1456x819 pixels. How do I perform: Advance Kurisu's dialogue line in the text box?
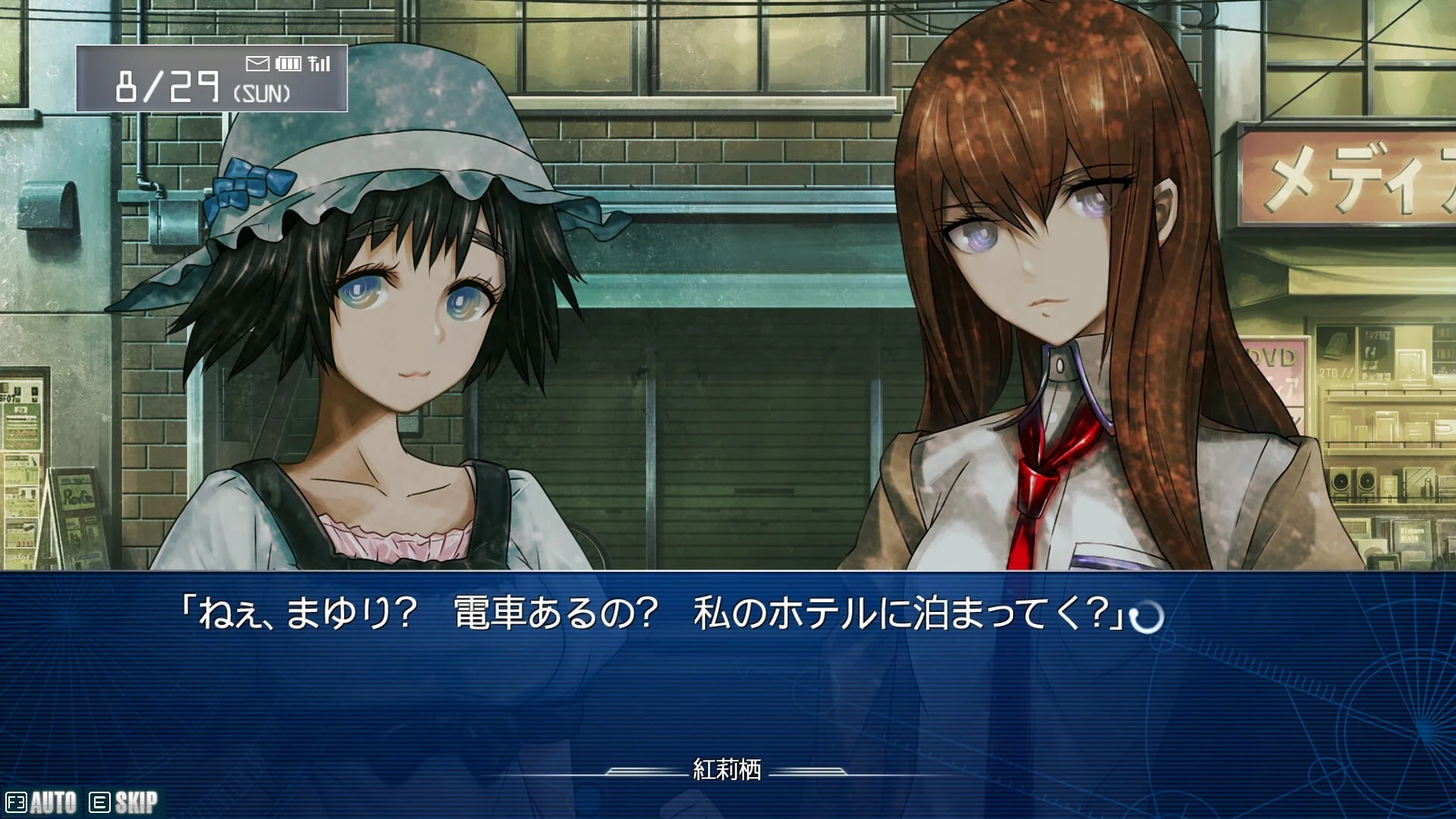[1146, 617]
